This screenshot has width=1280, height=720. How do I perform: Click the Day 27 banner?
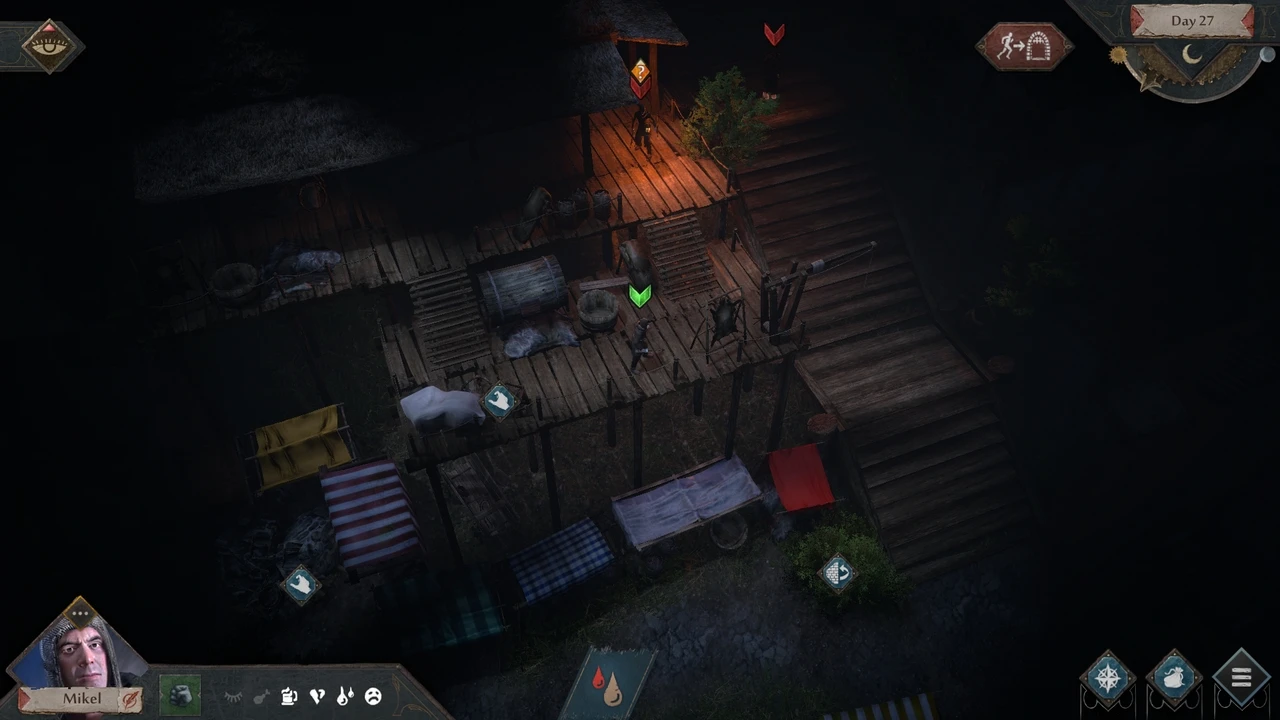[1192, 20]
